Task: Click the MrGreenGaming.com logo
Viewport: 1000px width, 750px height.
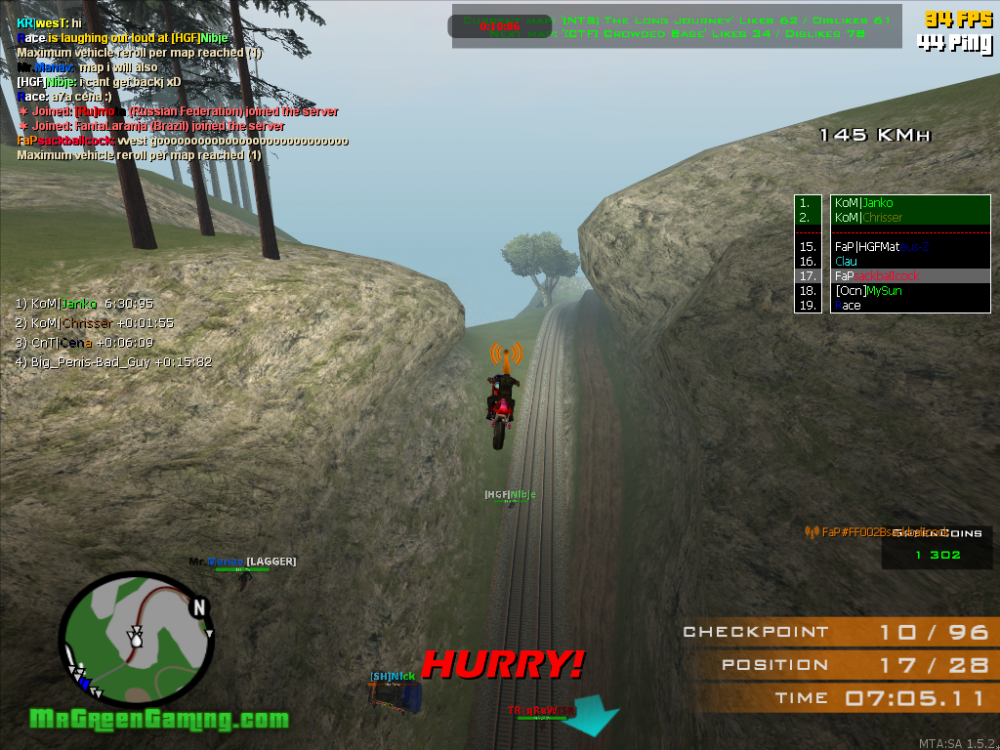Action: click(159, 719)
